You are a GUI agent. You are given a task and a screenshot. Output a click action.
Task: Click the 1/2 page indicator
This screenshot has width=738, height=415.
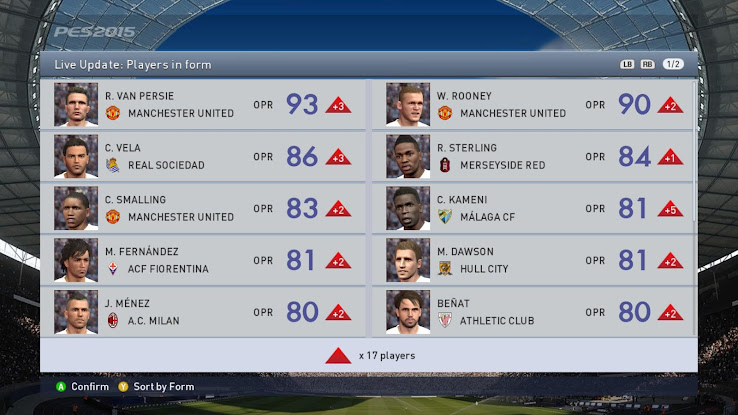[674, 64]
